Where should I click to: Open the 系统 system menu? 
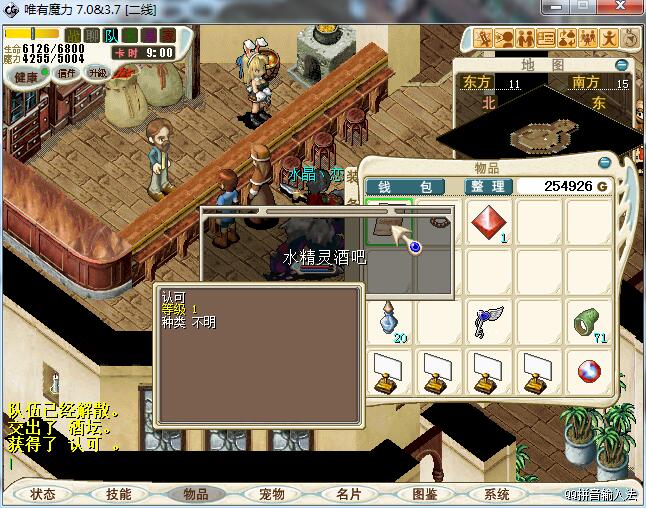click(x=497, y=494)
